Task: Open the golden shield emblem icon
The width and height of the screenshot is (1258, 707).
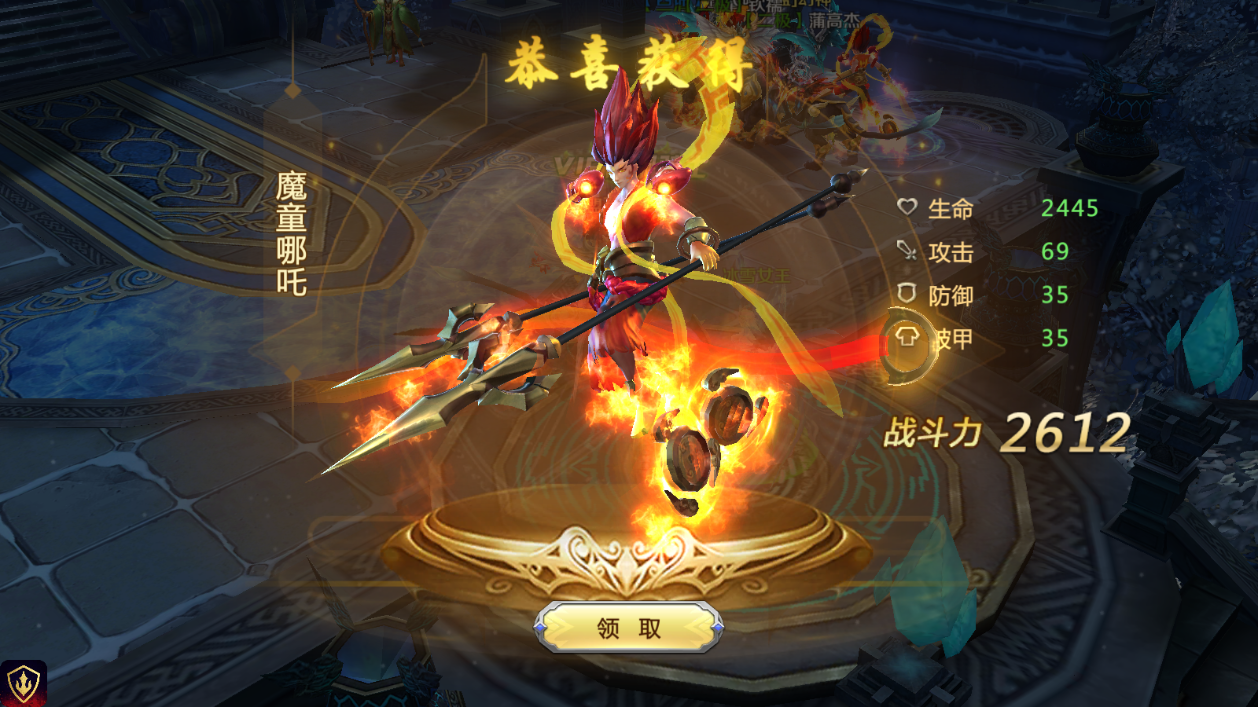Action: 23,683
